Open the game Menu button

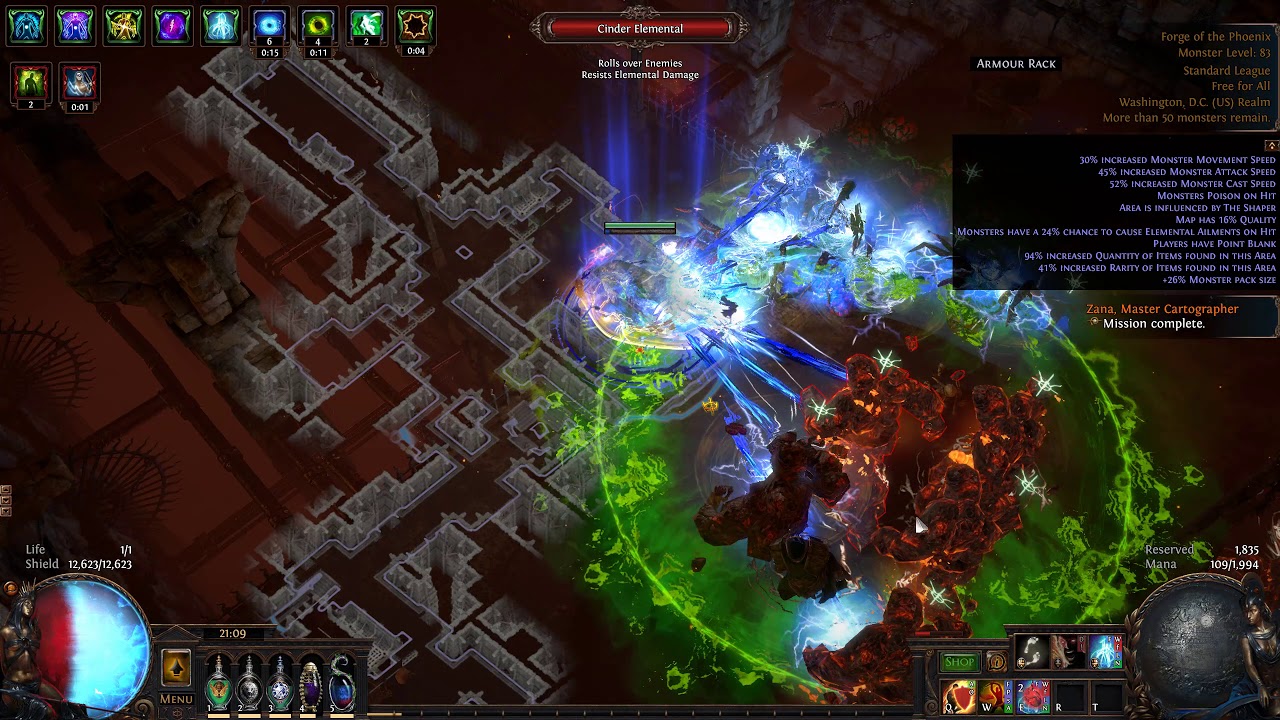(176, 699)
